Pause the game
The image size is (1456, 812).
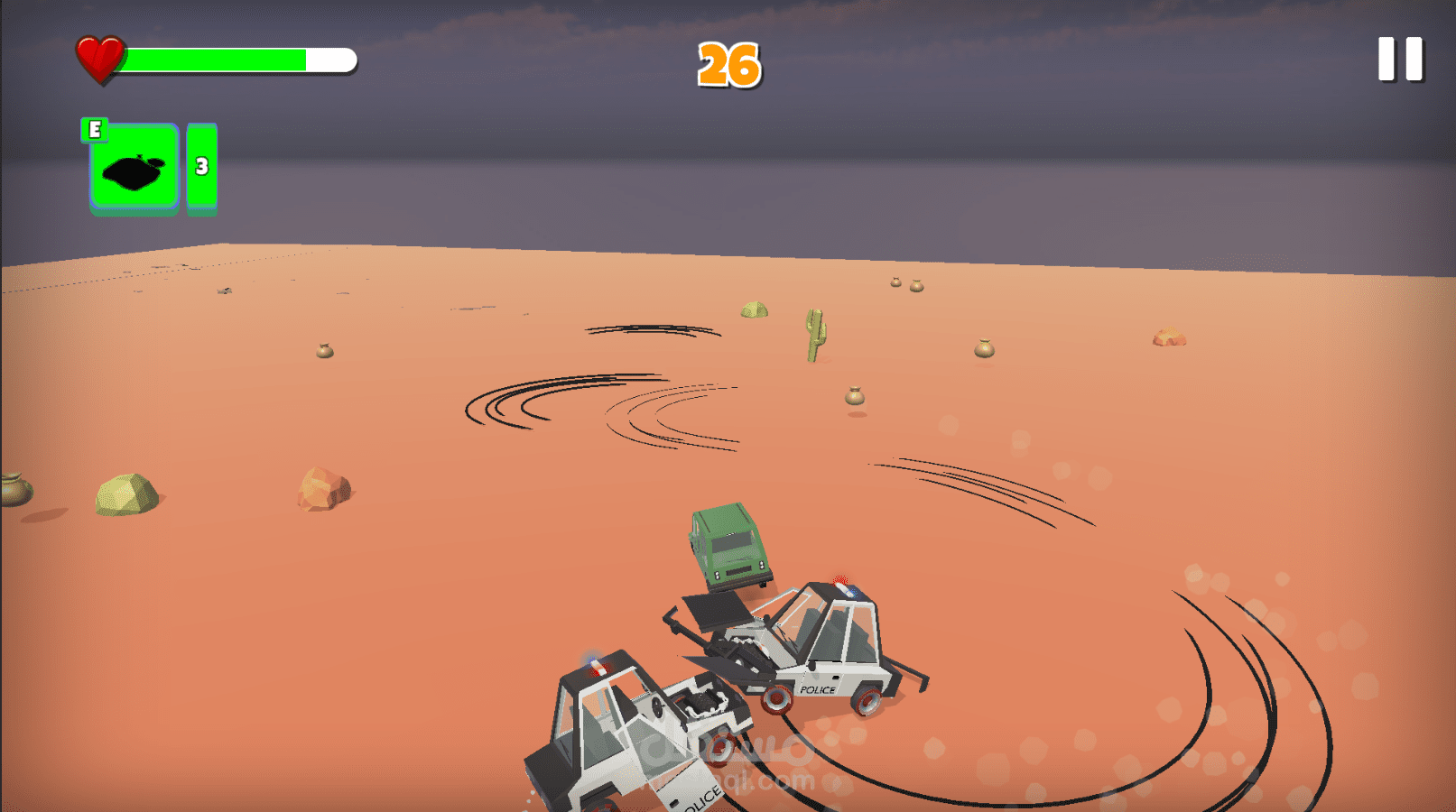[x=1400, y=60]
